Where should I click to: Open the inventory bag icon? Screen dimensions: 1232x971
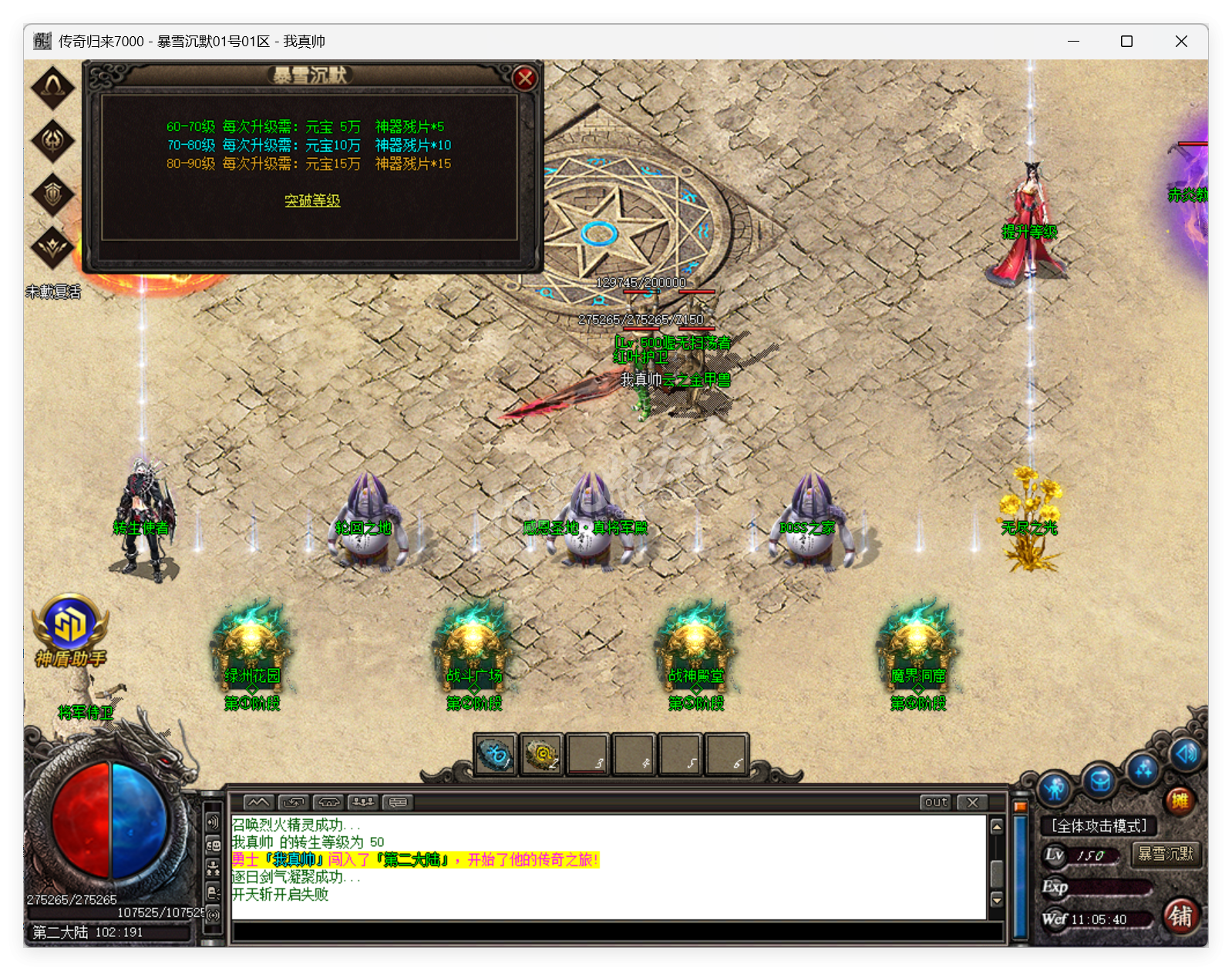click(x=1099, y=781)
